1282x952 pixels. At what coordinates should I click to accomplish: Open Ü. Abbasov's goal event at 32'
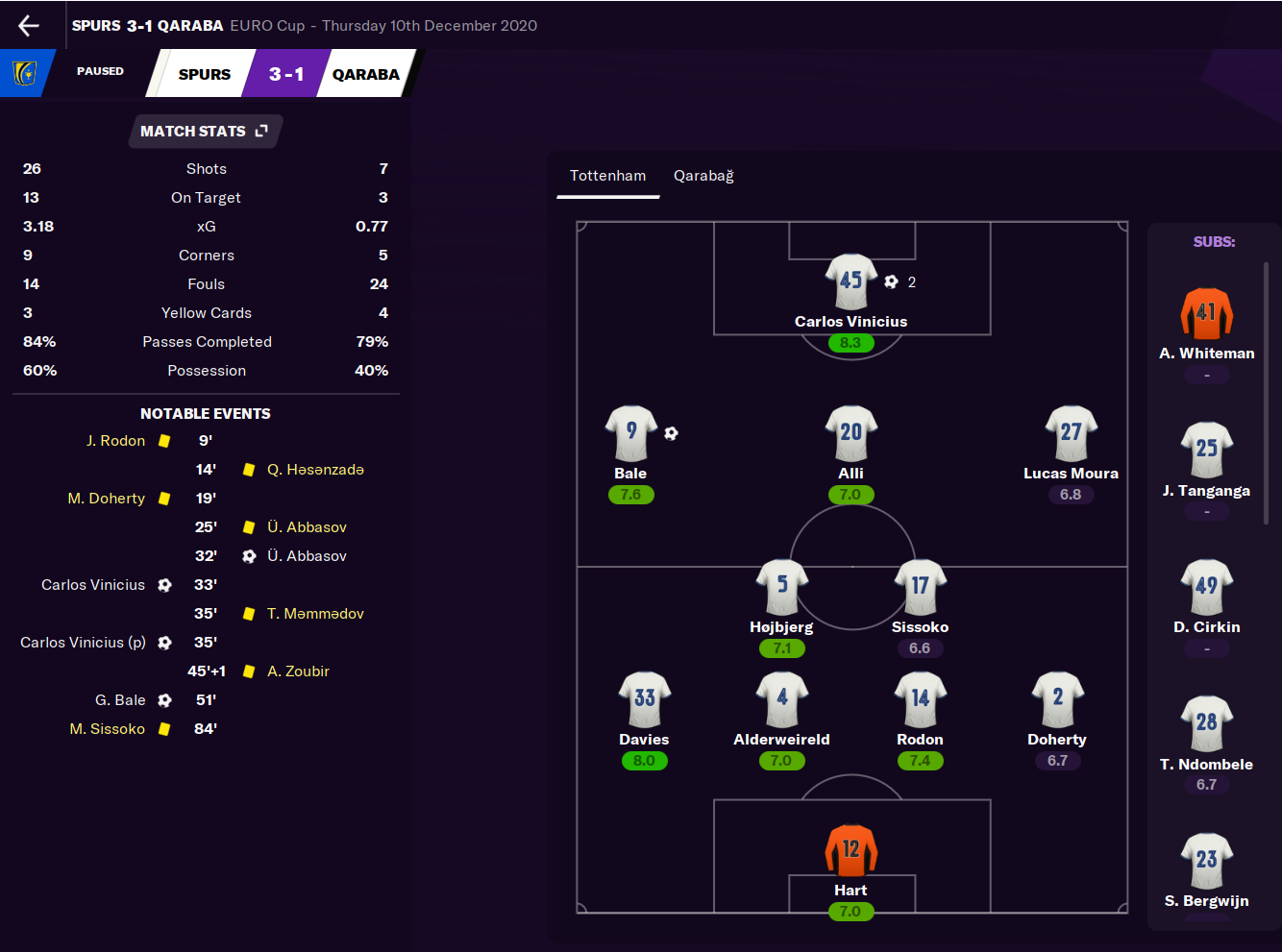[307, 556]
